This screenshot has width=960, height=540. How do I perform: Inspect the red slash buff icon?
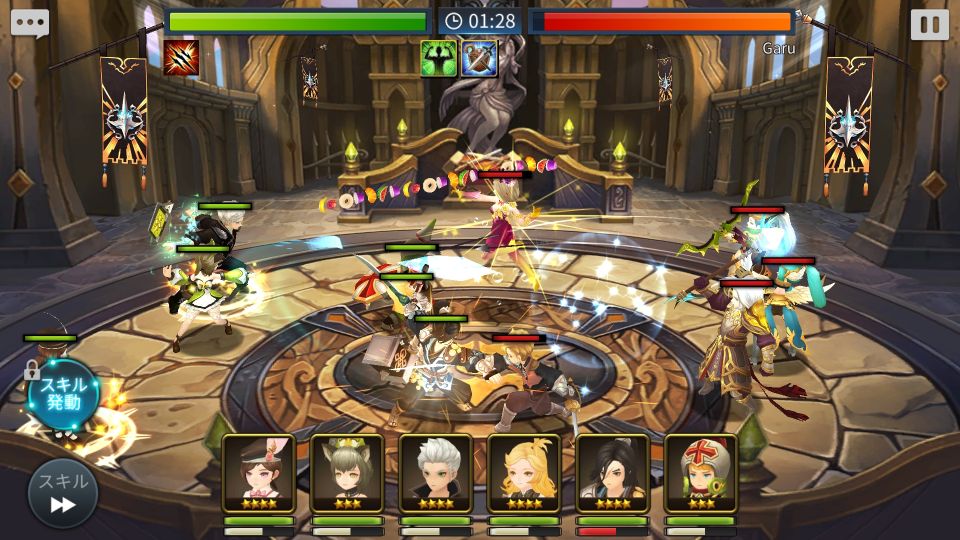(181, 58)
